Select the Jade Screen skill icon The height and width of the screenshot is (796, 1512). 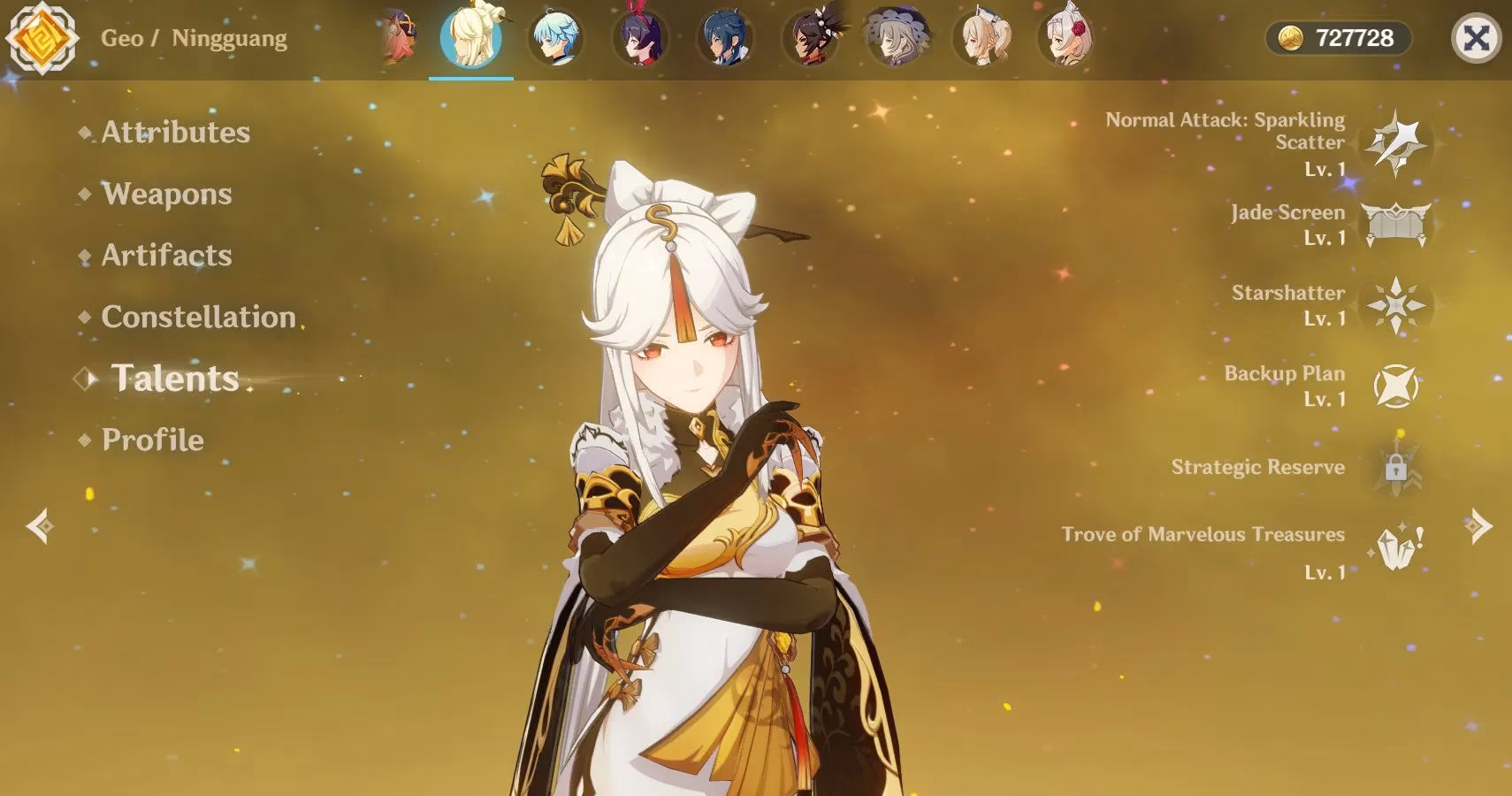1397,223
